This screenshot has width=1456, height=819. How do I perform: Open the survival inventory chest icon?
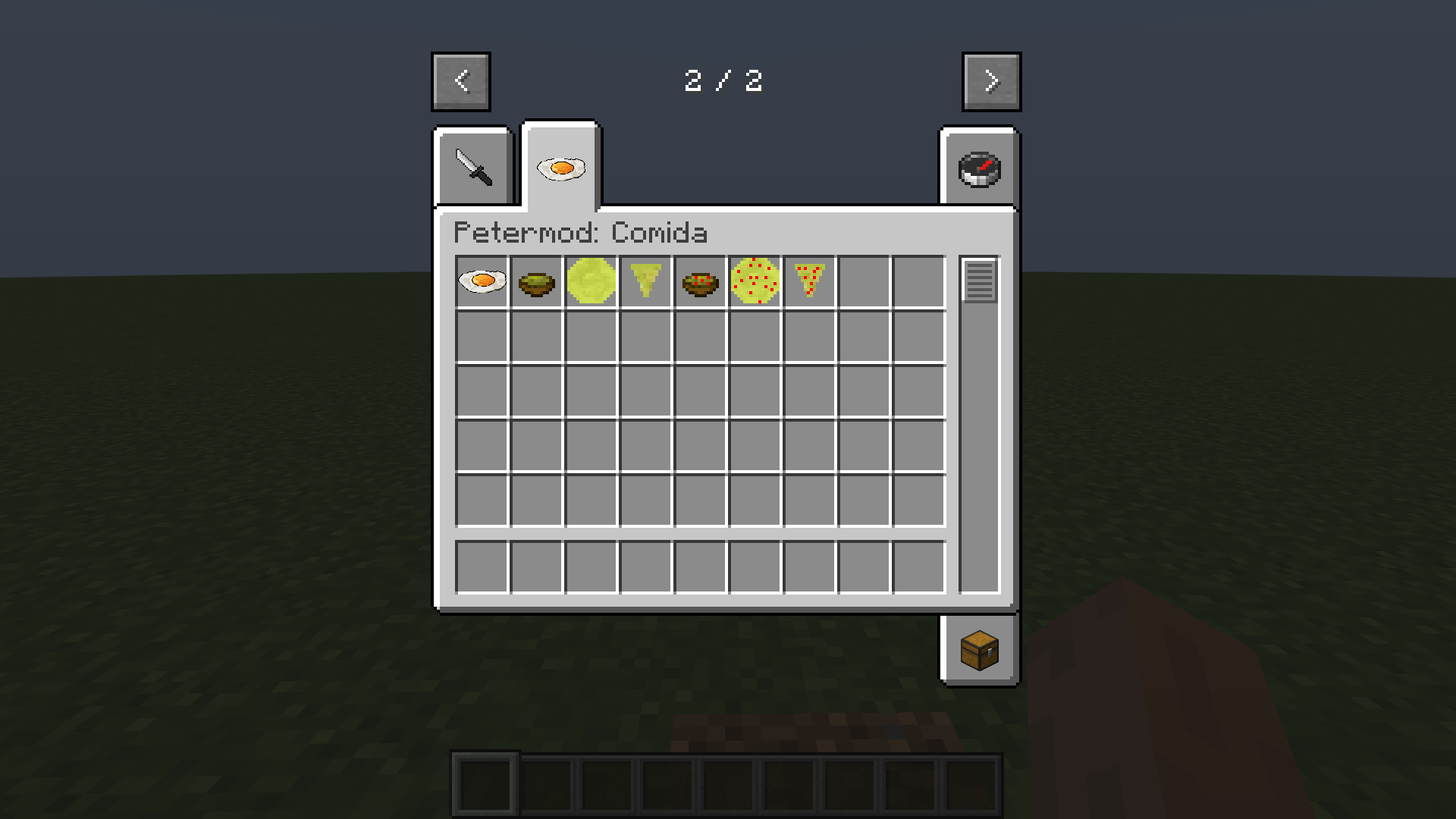click(979, 650)
